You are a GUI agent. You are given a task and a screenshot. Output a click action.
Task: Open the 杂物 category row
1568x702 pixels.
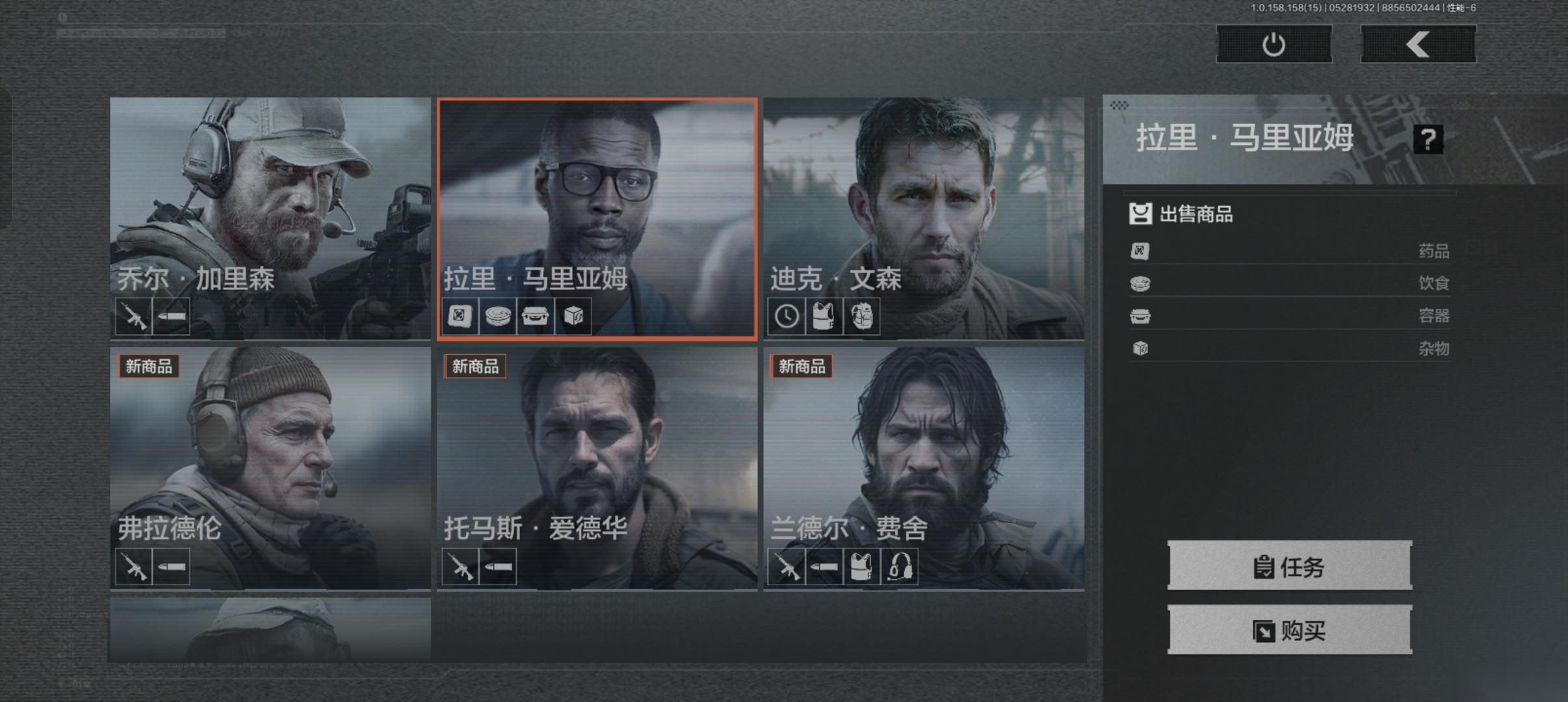pyautogui.click(x=1289, y=348)
